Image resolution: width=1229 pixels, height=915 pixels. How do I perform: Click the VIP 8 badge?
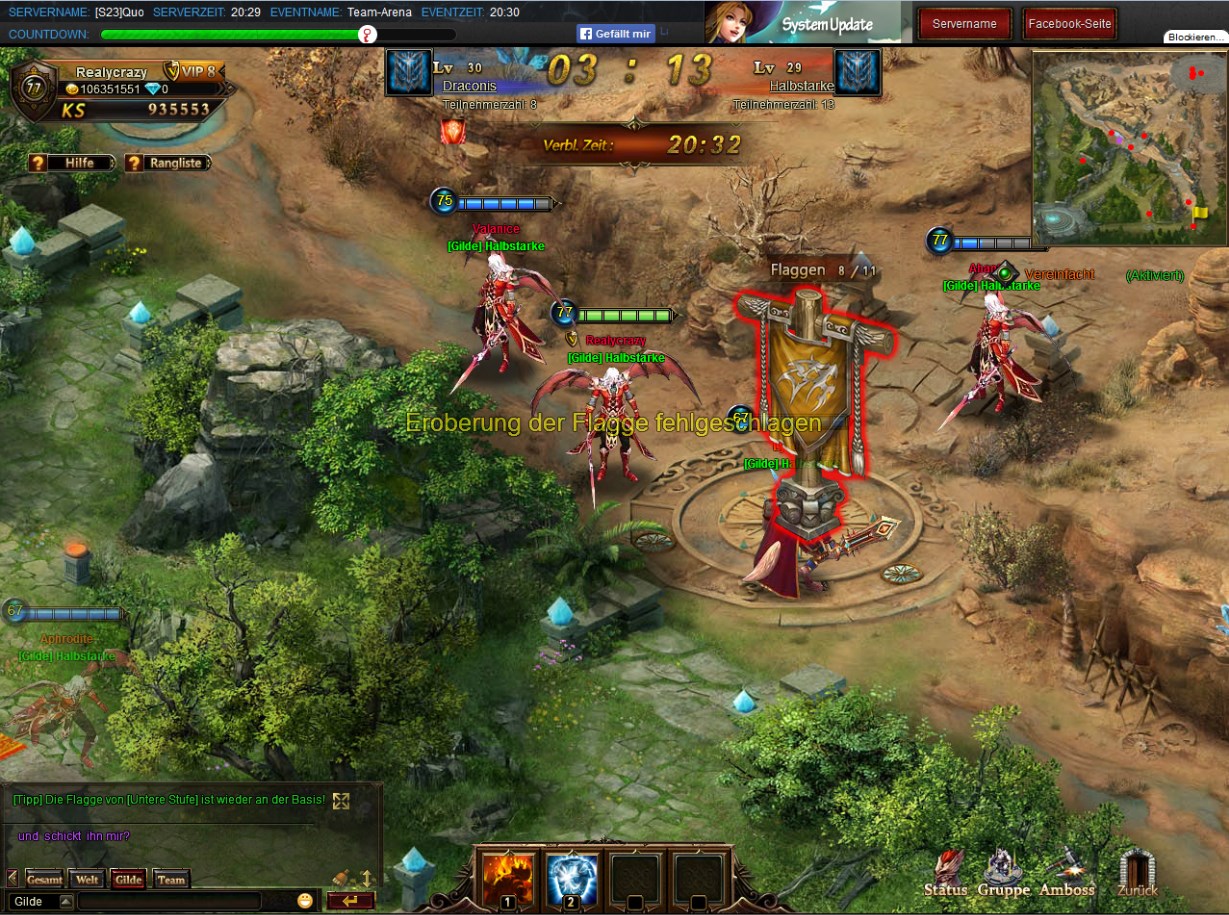[193, 72]
